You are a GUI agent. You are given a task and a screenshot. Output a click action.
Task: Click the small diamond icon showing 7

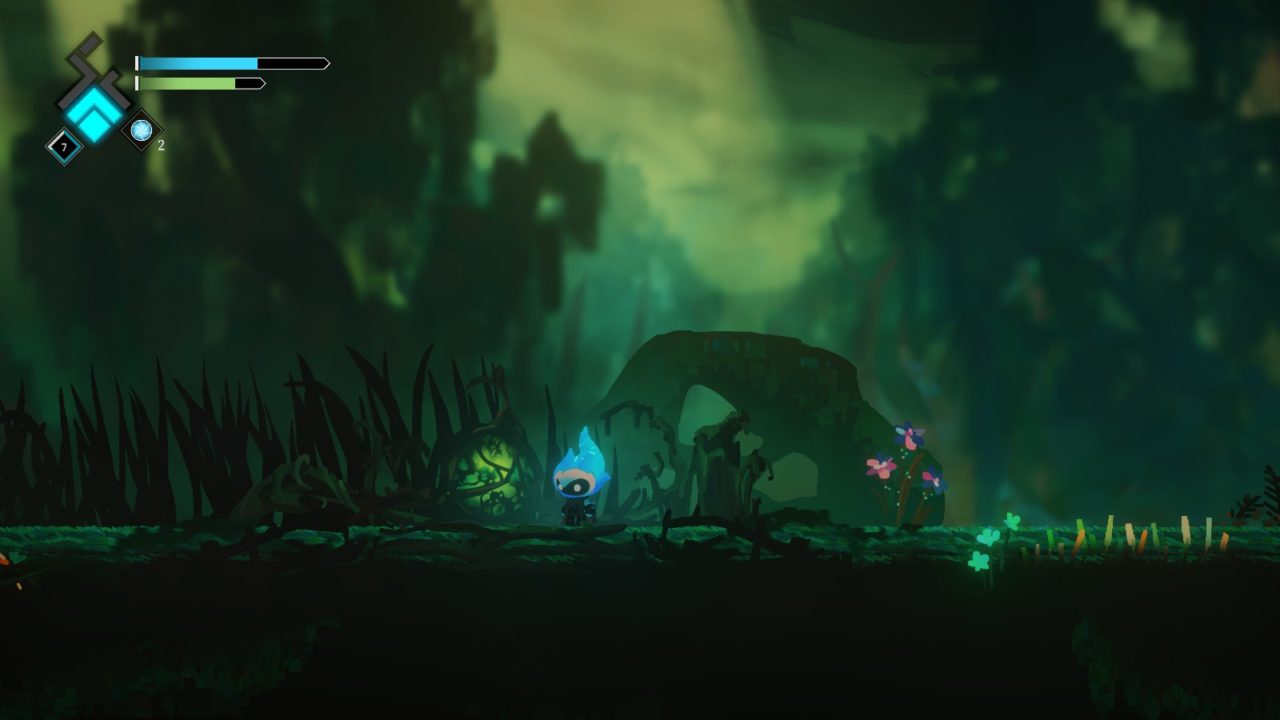point(65,148)
